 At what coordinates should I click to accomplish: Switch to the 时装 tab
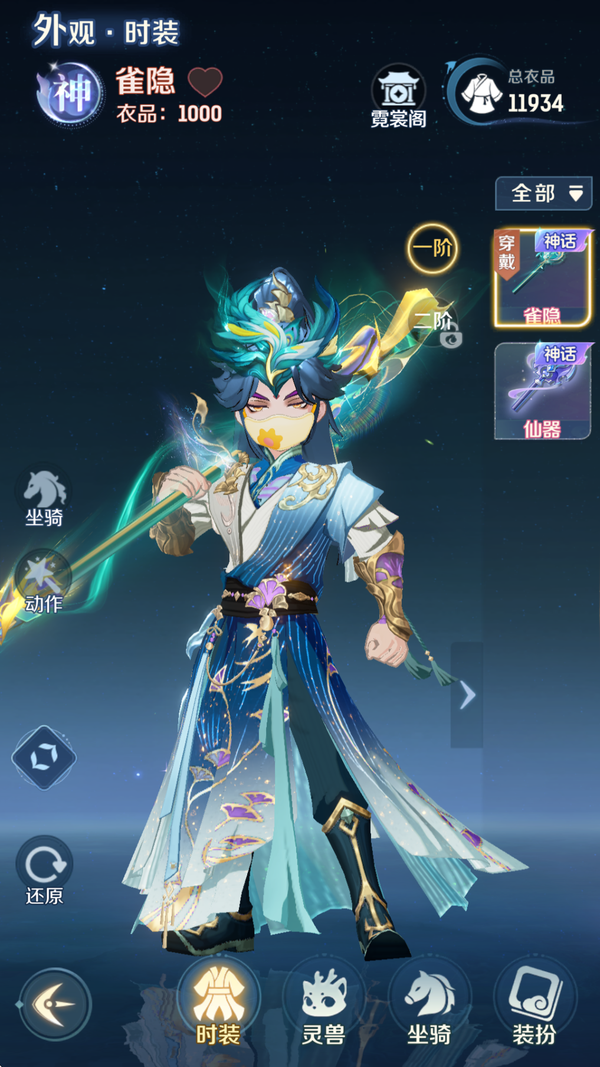coord(218,1003)
